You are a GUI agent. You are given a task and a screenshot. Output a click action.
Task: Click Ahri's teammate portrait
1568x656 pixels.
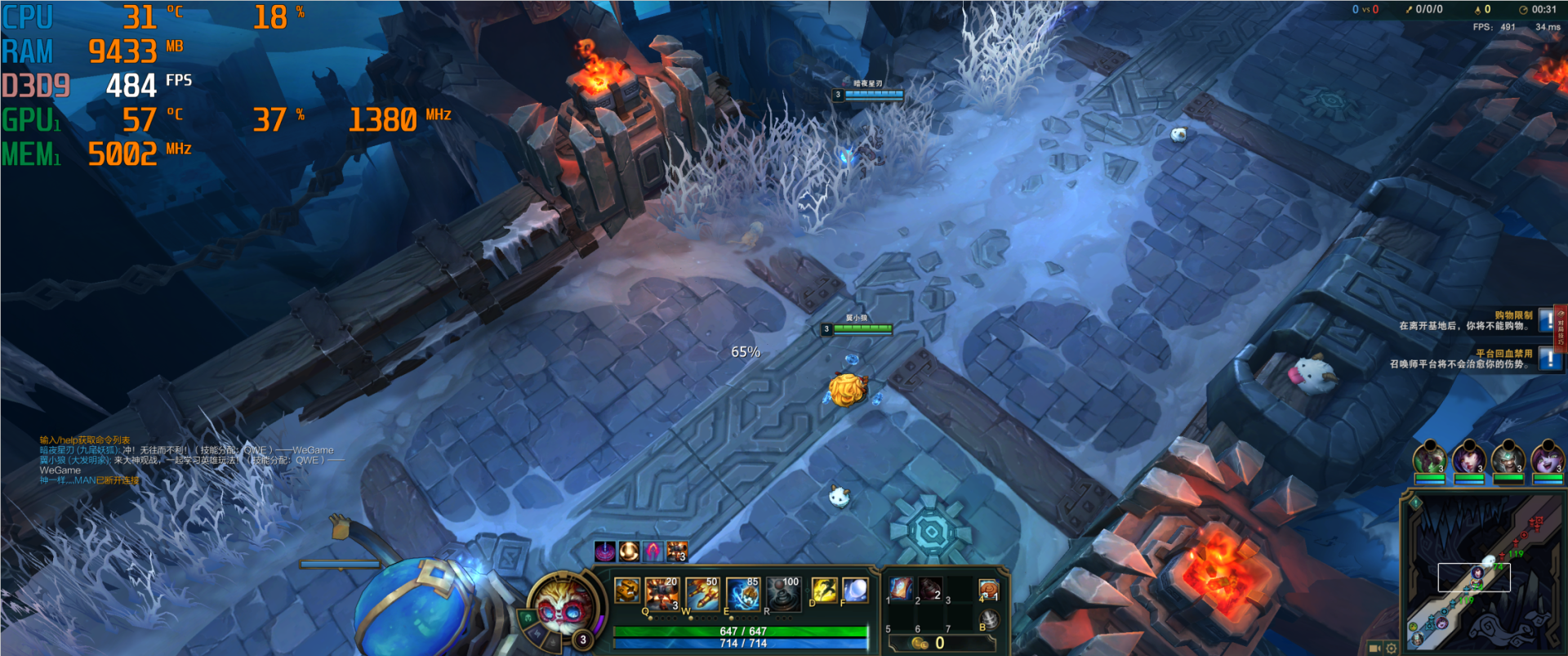(1468, 458)
